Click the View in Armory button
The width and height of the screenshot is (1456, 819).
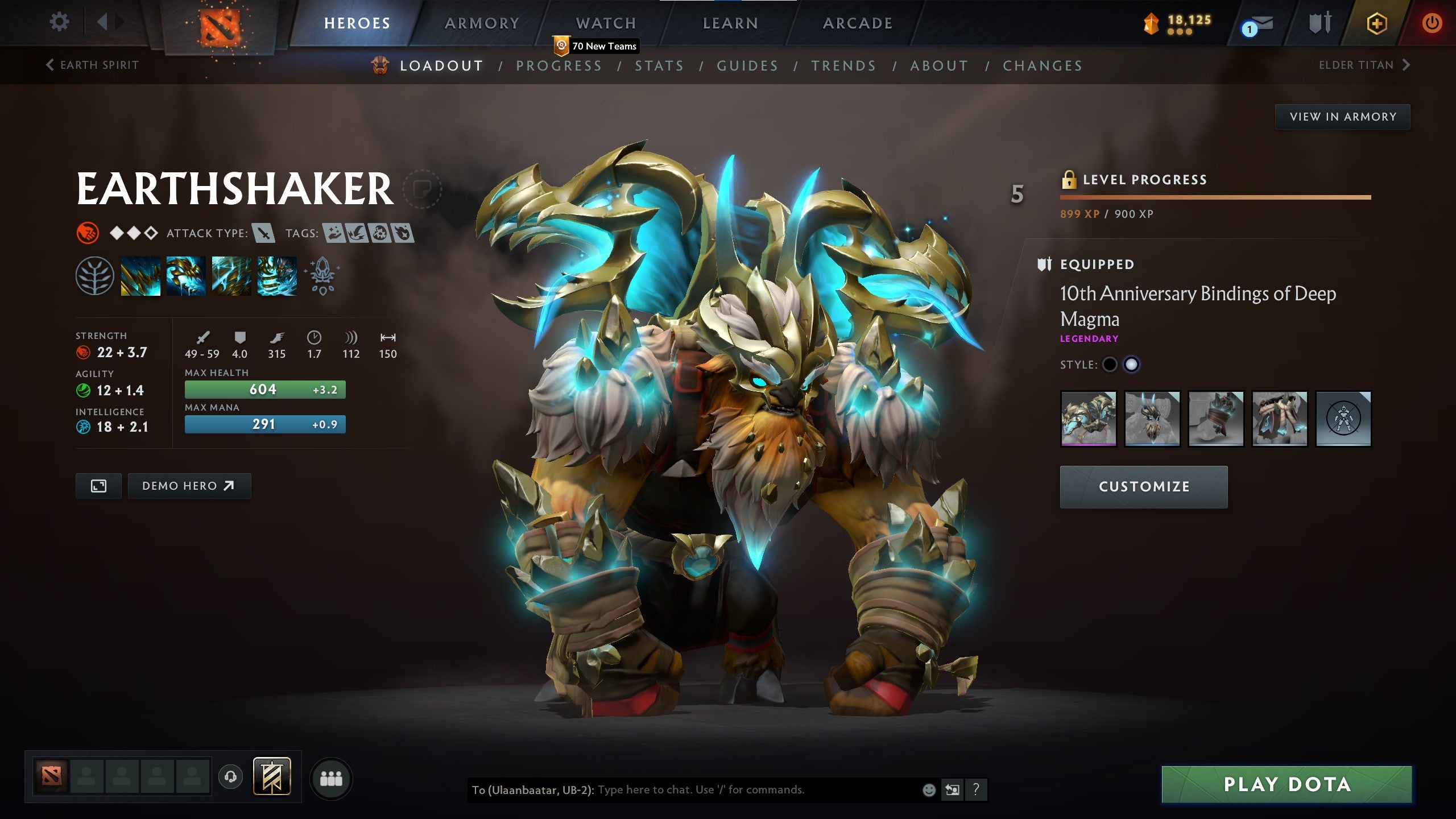pyautogui.click(x=1342, y=117)
